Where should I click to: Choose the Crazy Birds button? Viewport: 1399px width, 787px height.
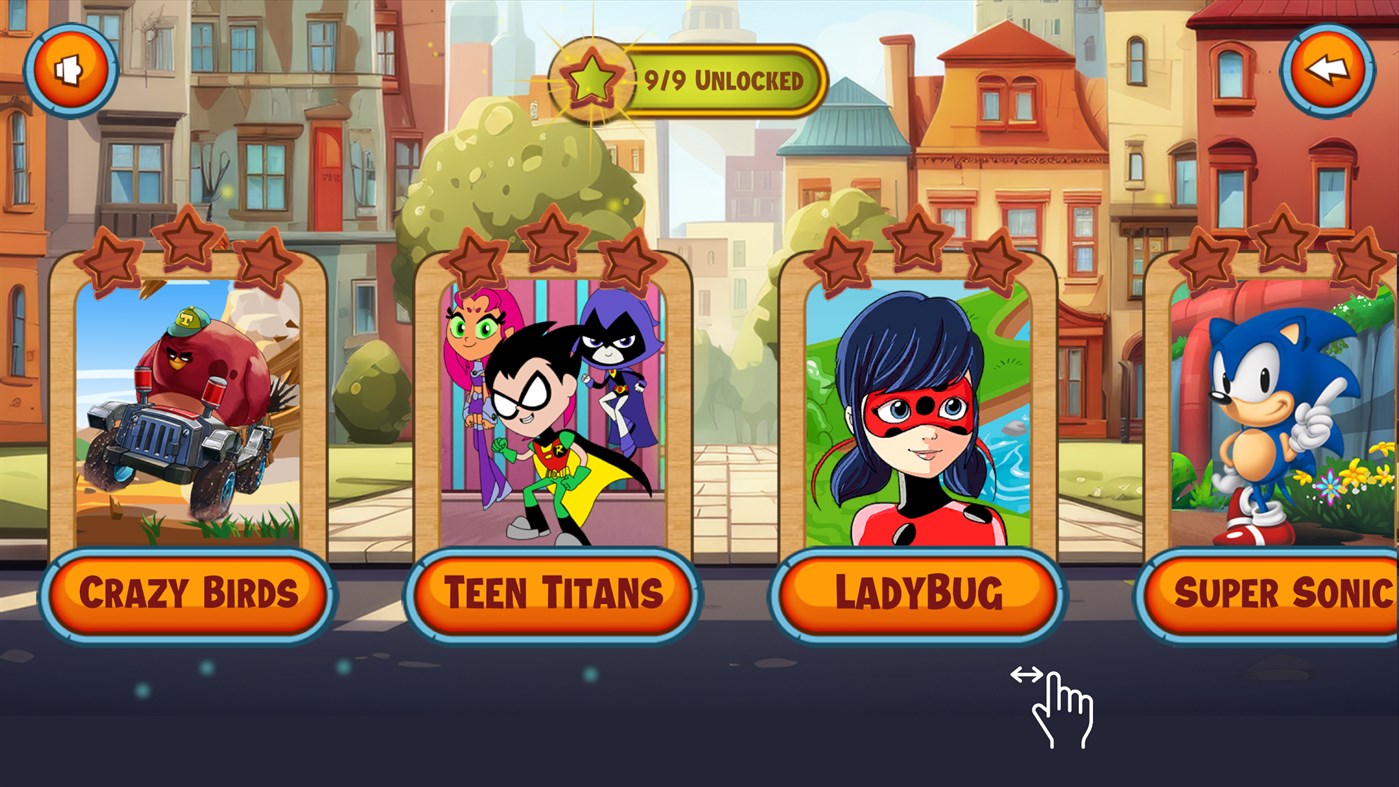coord(188,594)
